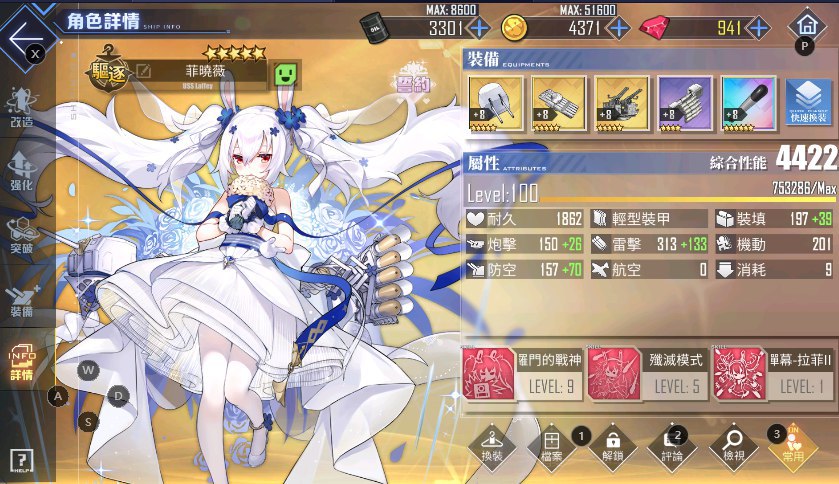839x484 pixels.
Task: Return to the home screen
Action: [804, 27]
